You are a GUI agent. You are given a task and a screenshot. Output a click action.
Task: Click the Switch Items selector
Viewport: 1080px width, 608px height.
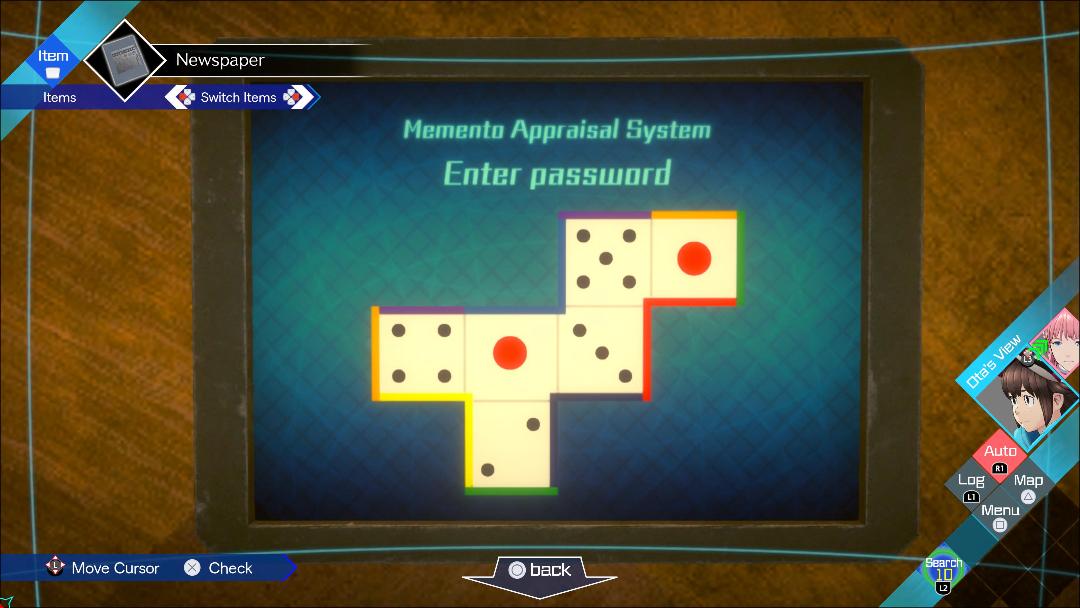(x=240, y=97)
